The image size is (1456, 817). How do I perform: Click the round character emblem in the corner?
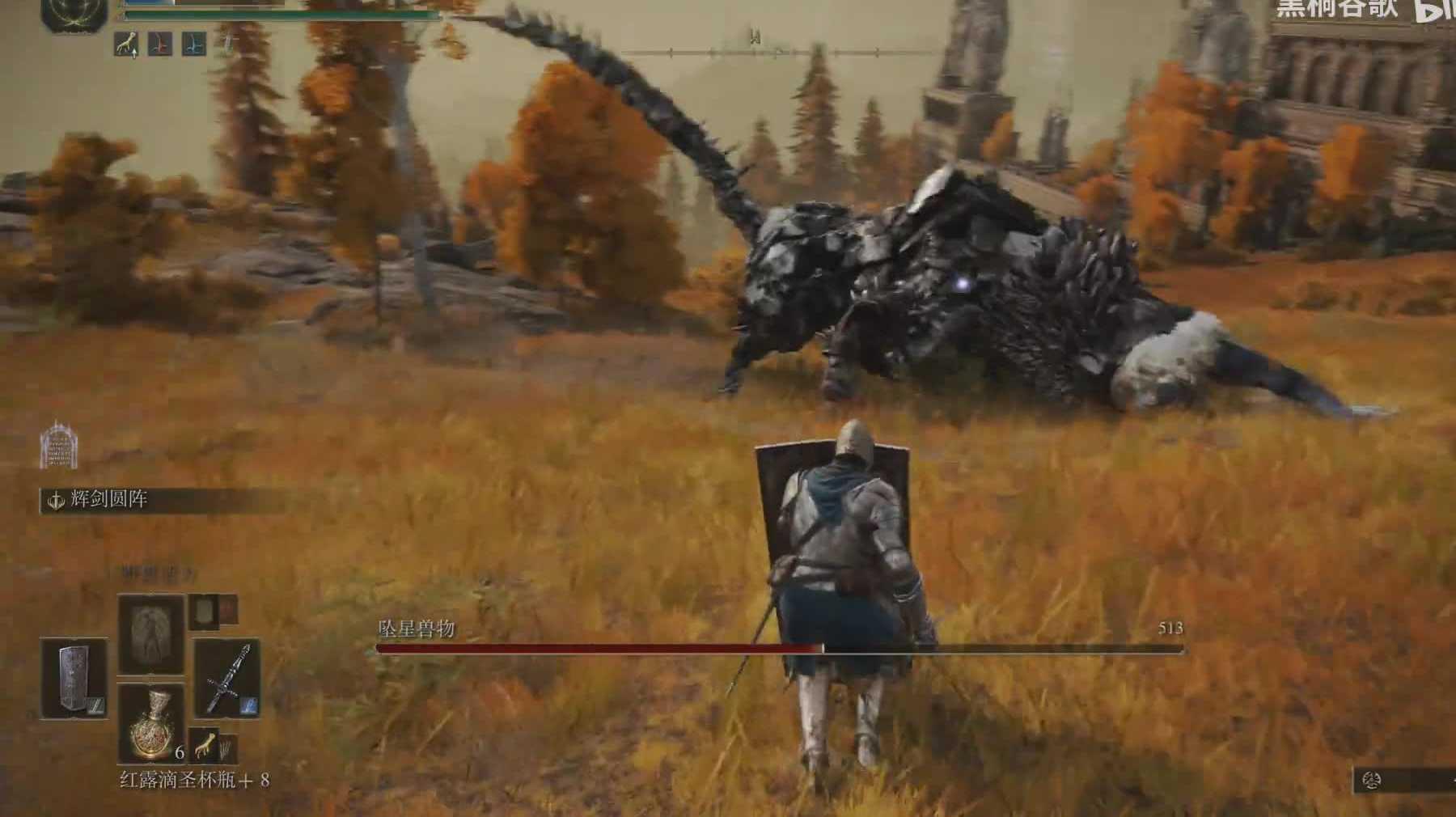(75, 14)
